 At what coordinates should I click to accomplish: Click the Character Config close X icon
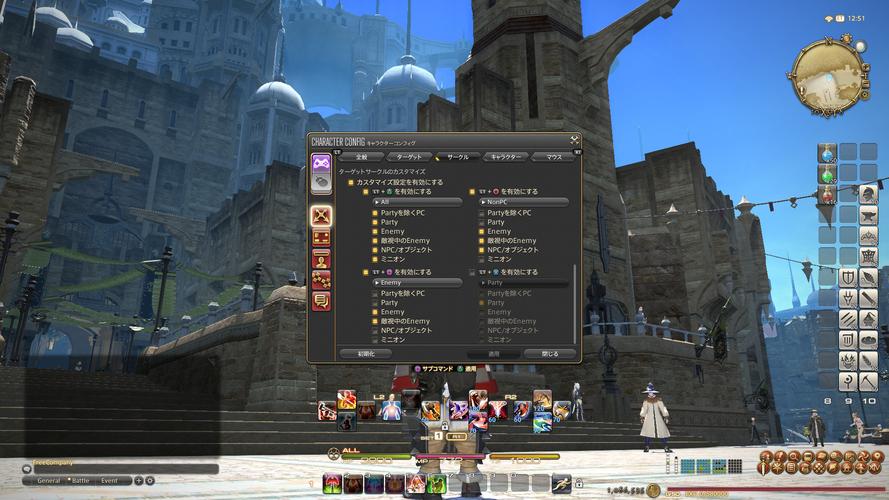coord(575,140)
